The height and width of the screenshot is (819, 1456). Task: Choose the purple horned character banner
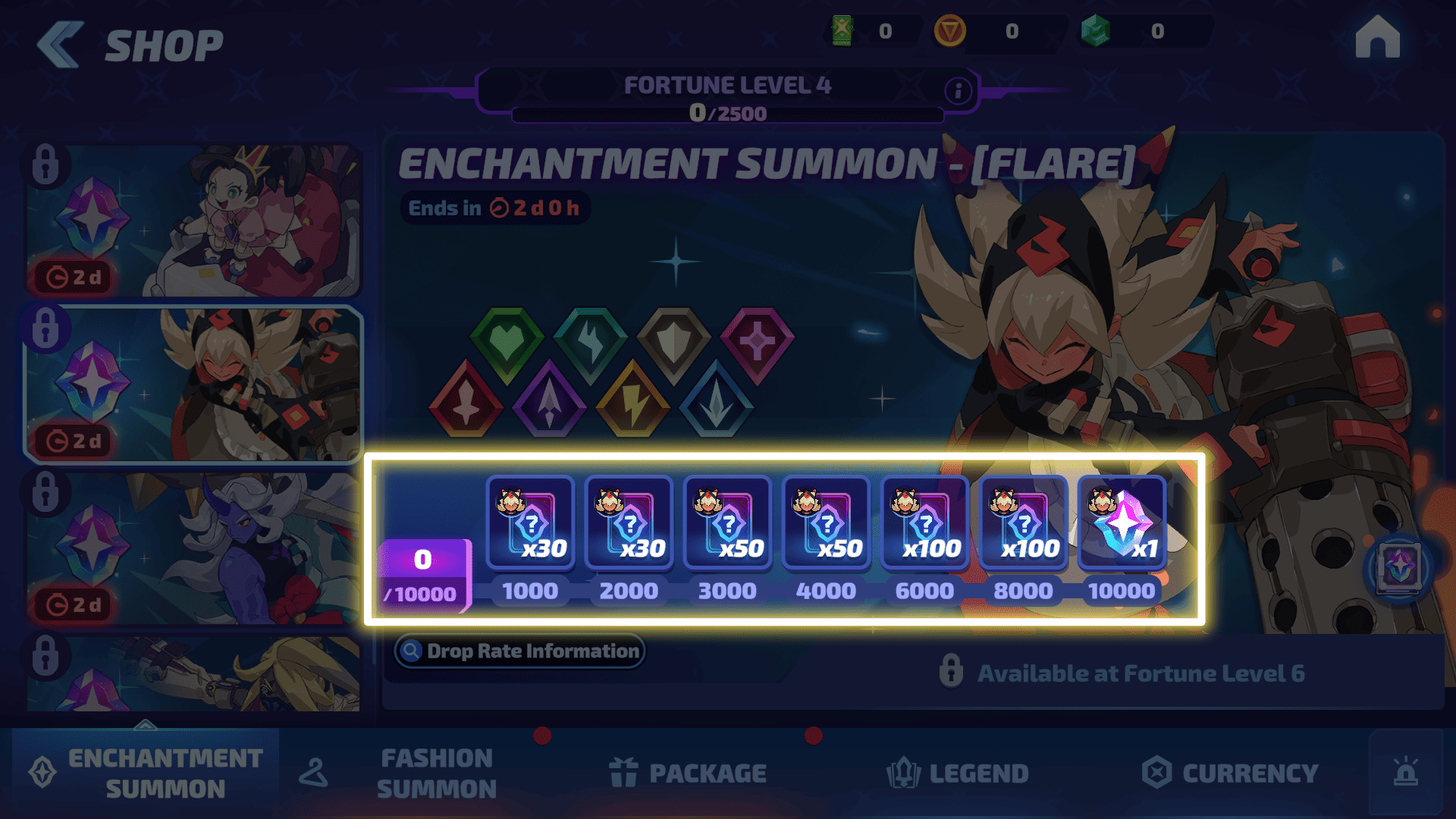(193, 548)
